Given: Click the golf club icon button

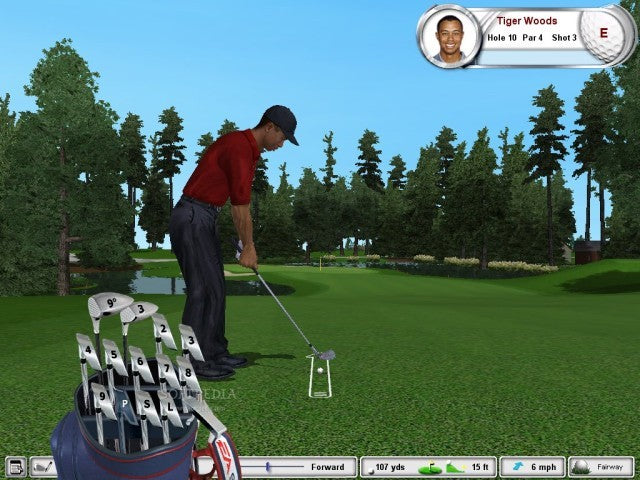Looking at the screenshot, I should [x=44, y=467].
